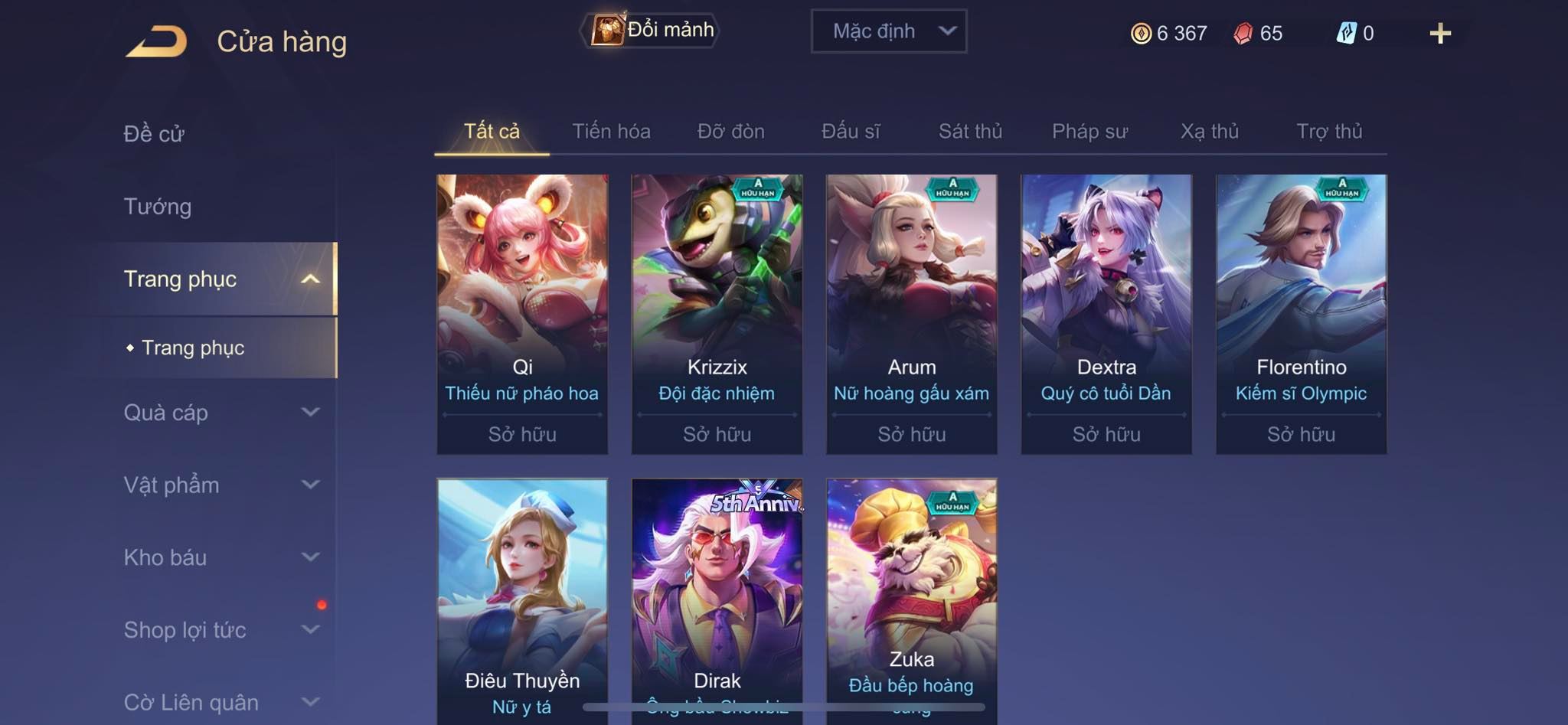Switch to the Tiến hóa tab
This screenshot has height=725, width=1568.
tap(611, 132)
